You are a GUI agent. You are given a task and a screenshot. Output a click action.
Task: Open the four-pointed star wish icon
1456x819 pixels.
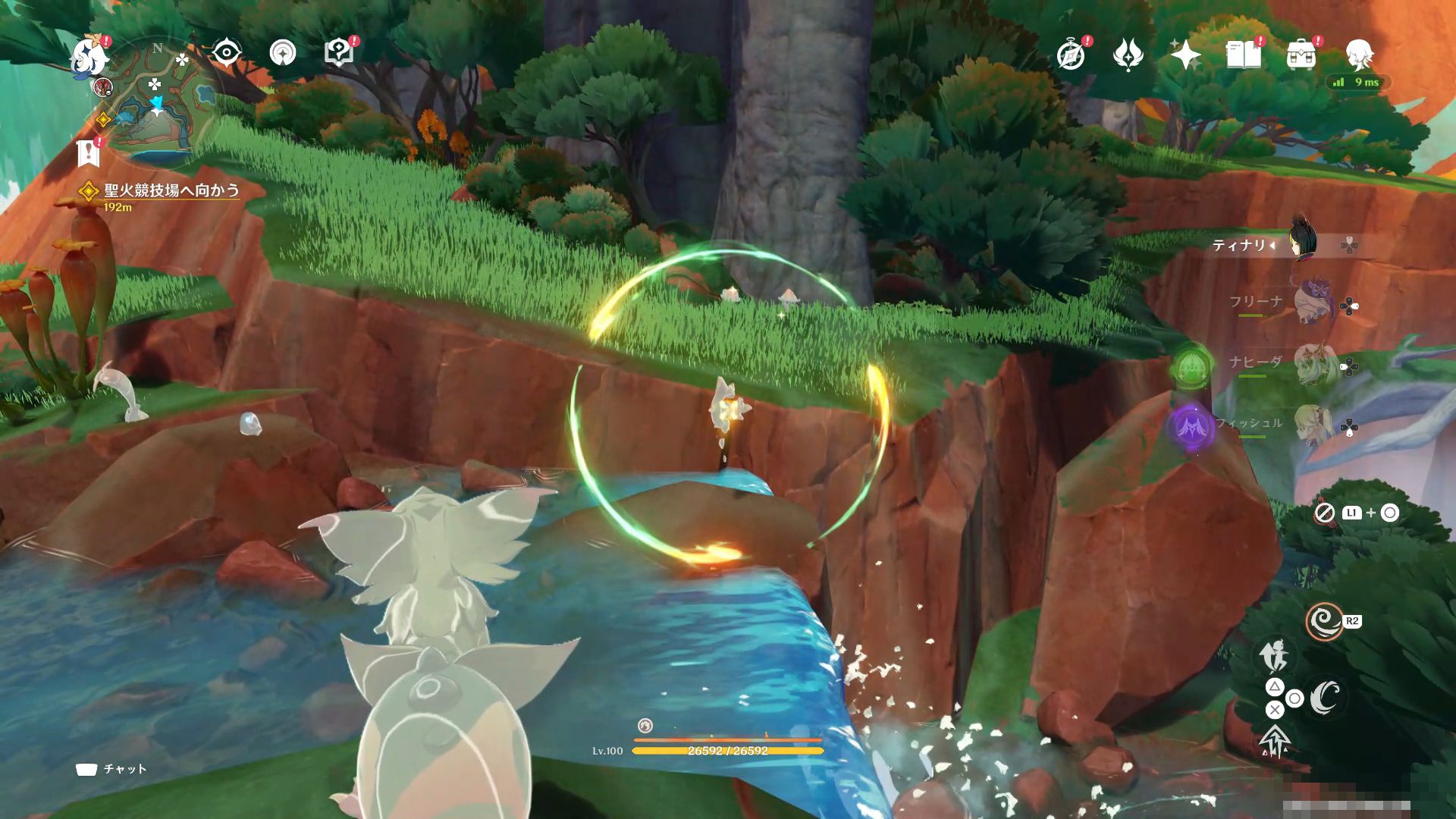pyautogui.click(x=1185, y=55)
